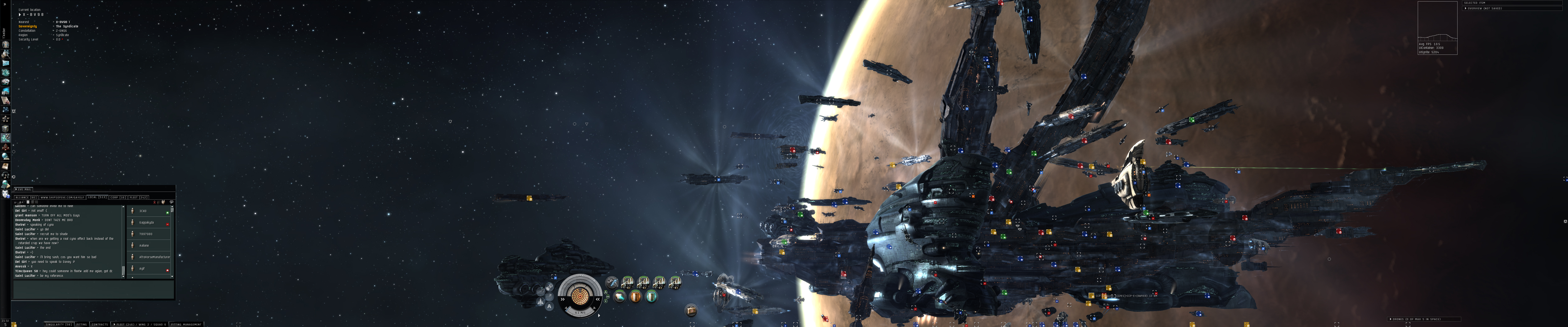This screenshot has width=1568, height=327.
Task: Switch to the Alliance chat tab
Action: click(x=26, y=197)
